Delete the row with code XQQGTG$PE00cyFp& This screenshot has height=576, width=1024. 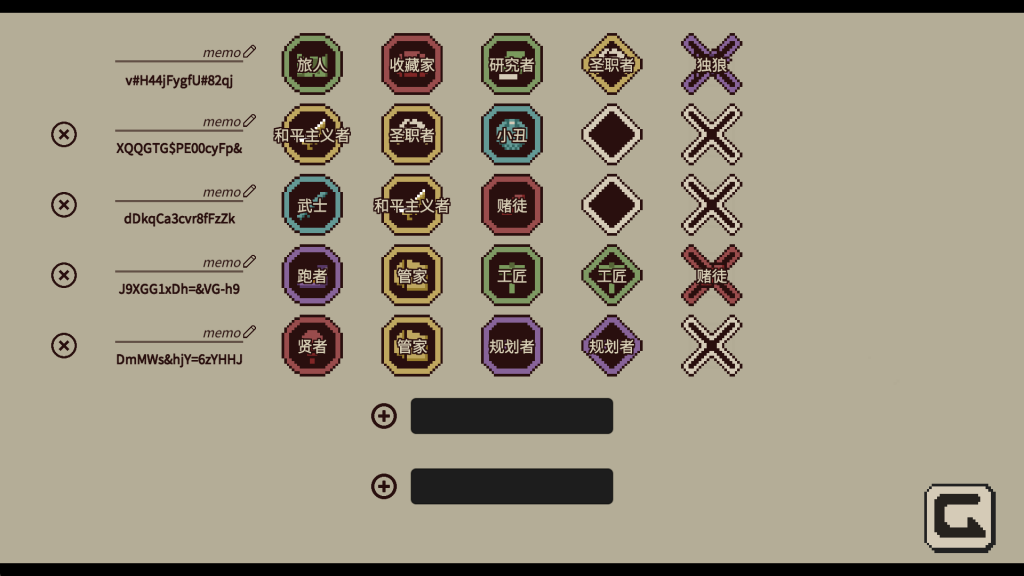[x=64, y=134]
